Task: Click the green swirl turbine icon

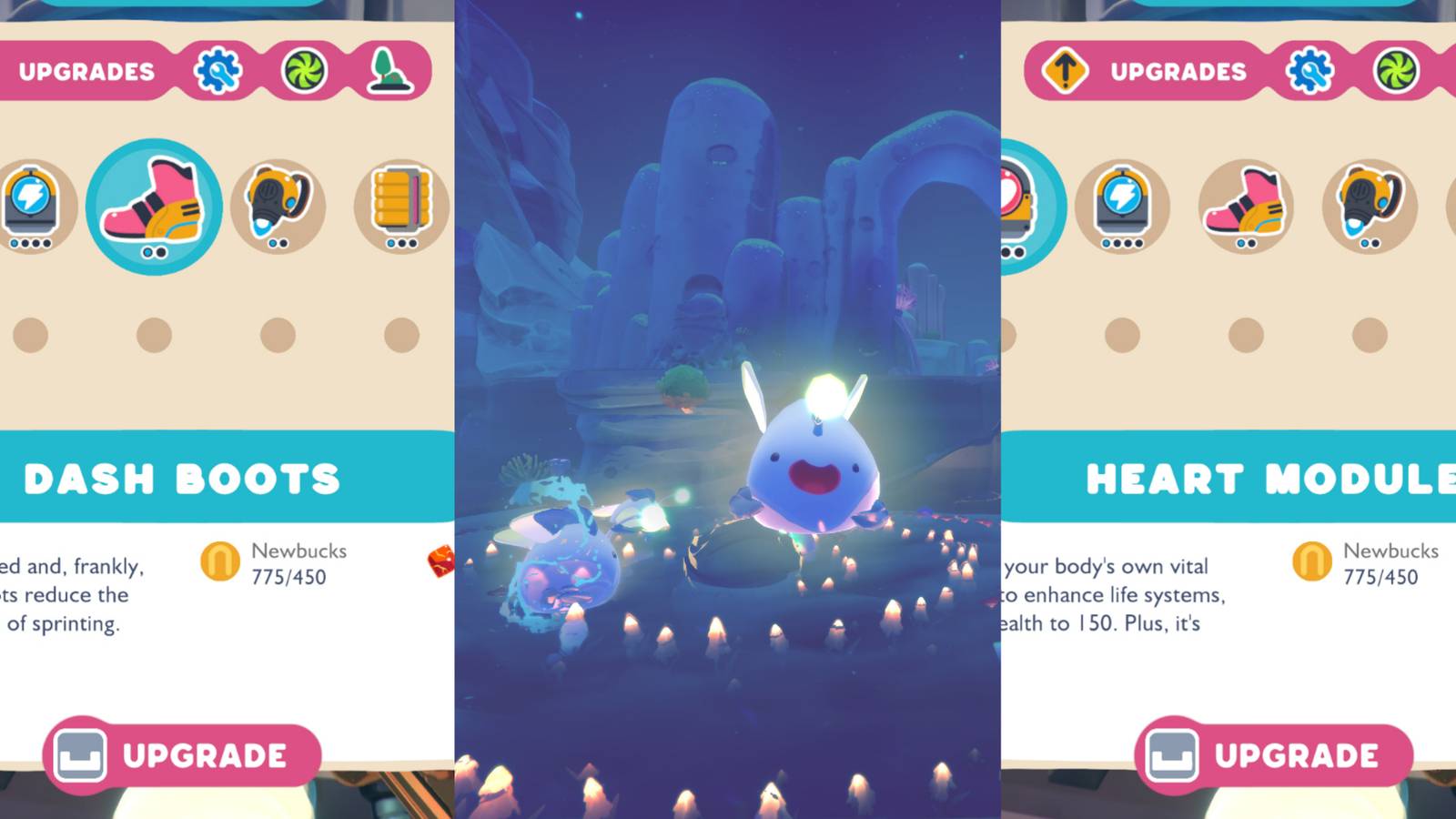Action: (x=306, y=70)
